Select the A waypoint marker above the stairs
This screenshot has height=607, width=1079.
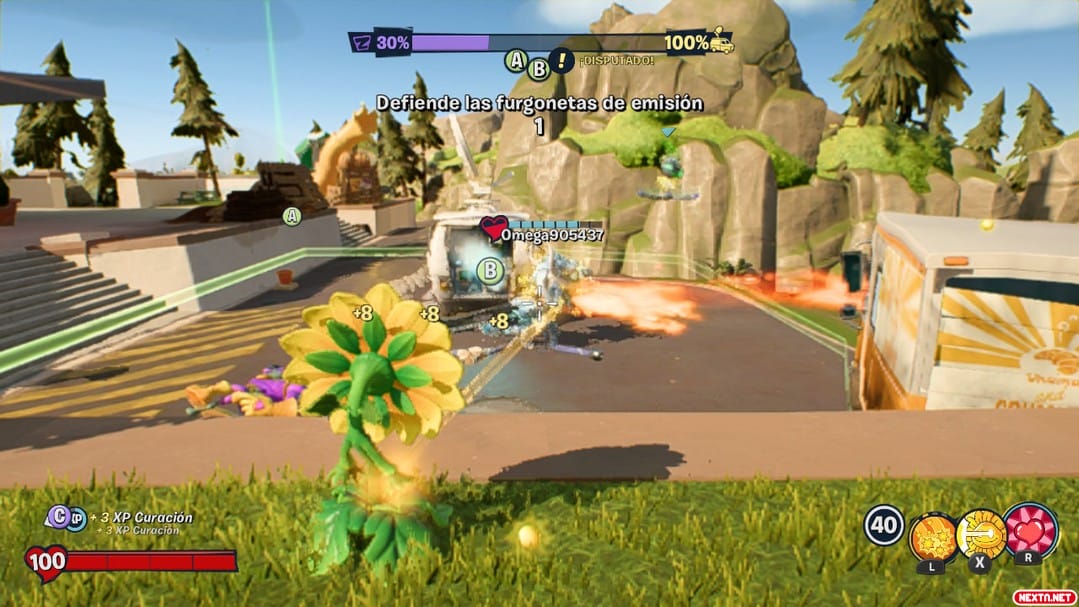(292, 215)
